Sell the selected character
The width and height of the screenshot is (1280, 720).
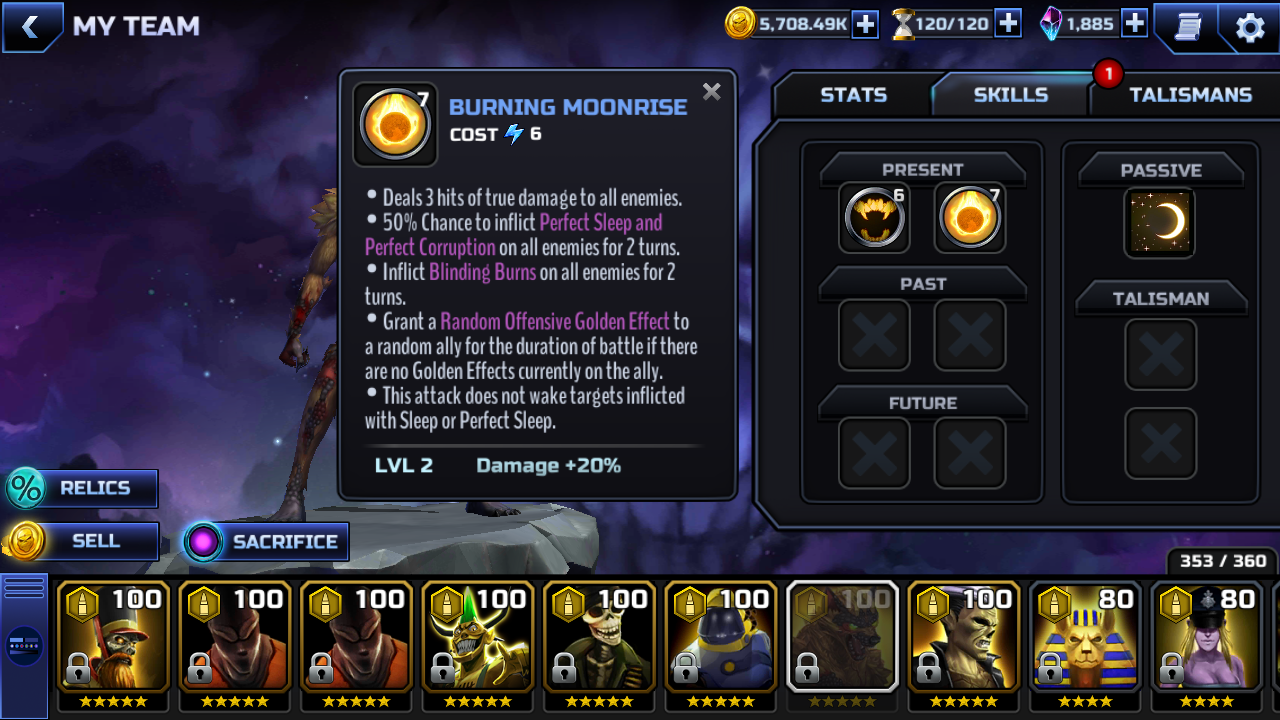(84, 542)
